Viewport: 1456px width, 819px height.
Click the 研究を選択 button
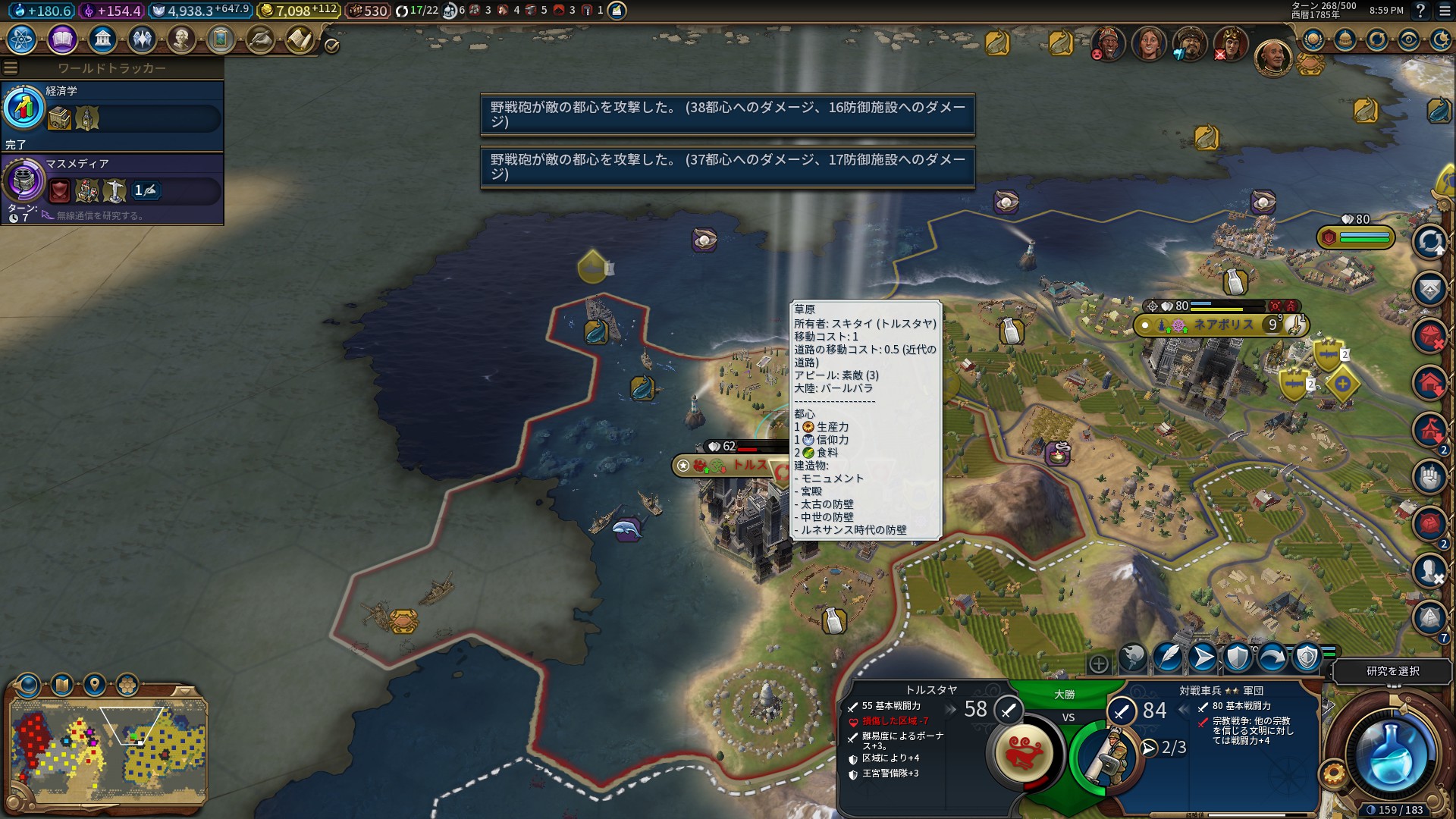[x=1392, y=671]
